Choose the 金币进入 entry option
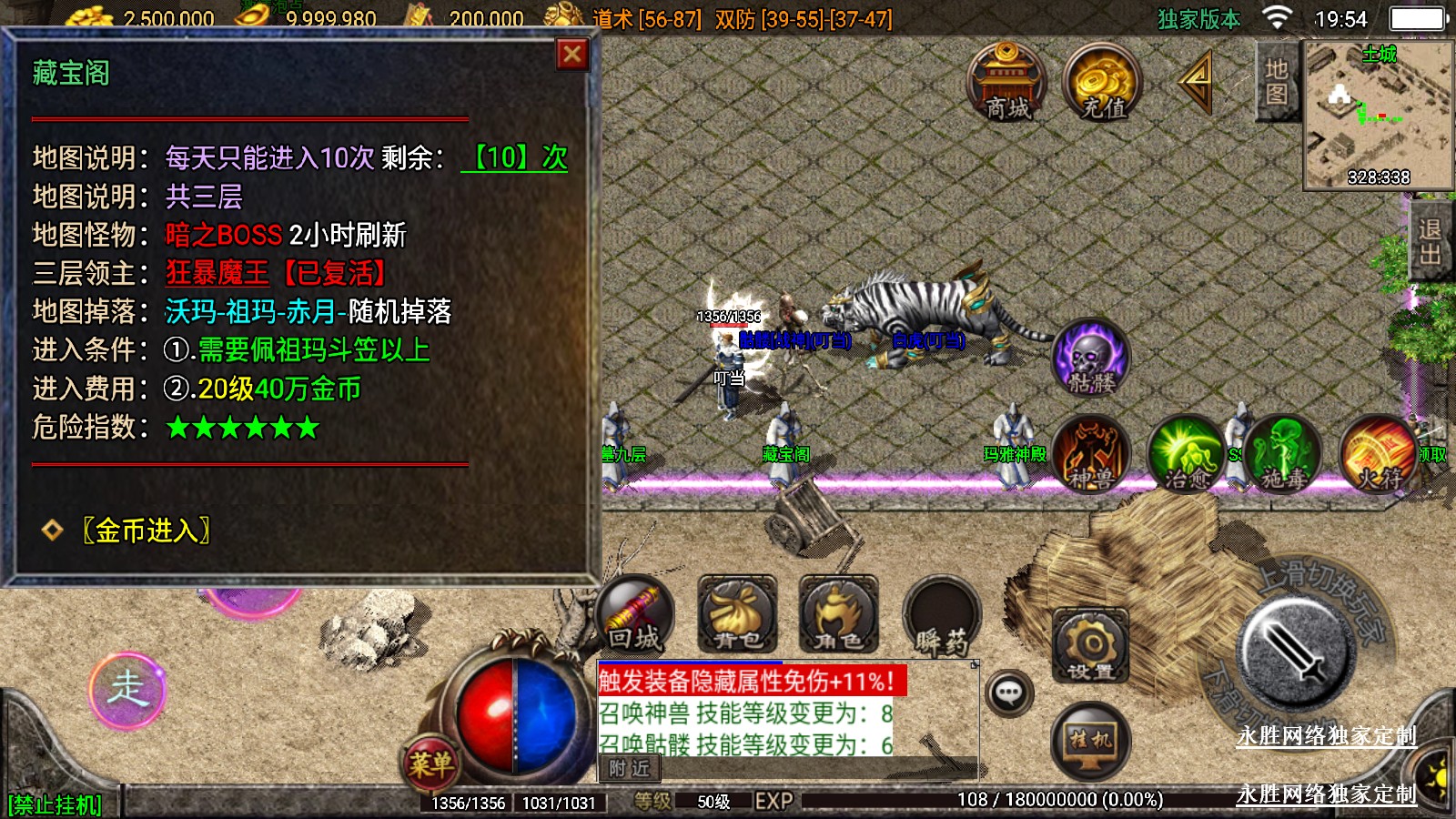This screenshot has height=819, width=1456. coord(147,531)
